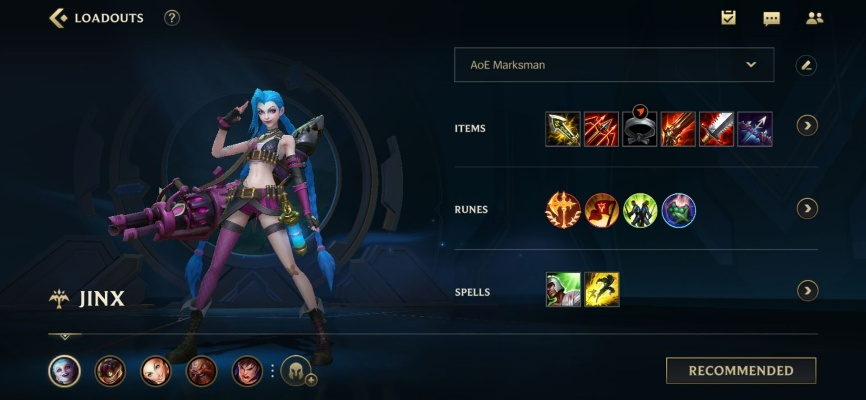Open the question mark help button
Viewport: 866px width, 400px height.
[172, 18]
